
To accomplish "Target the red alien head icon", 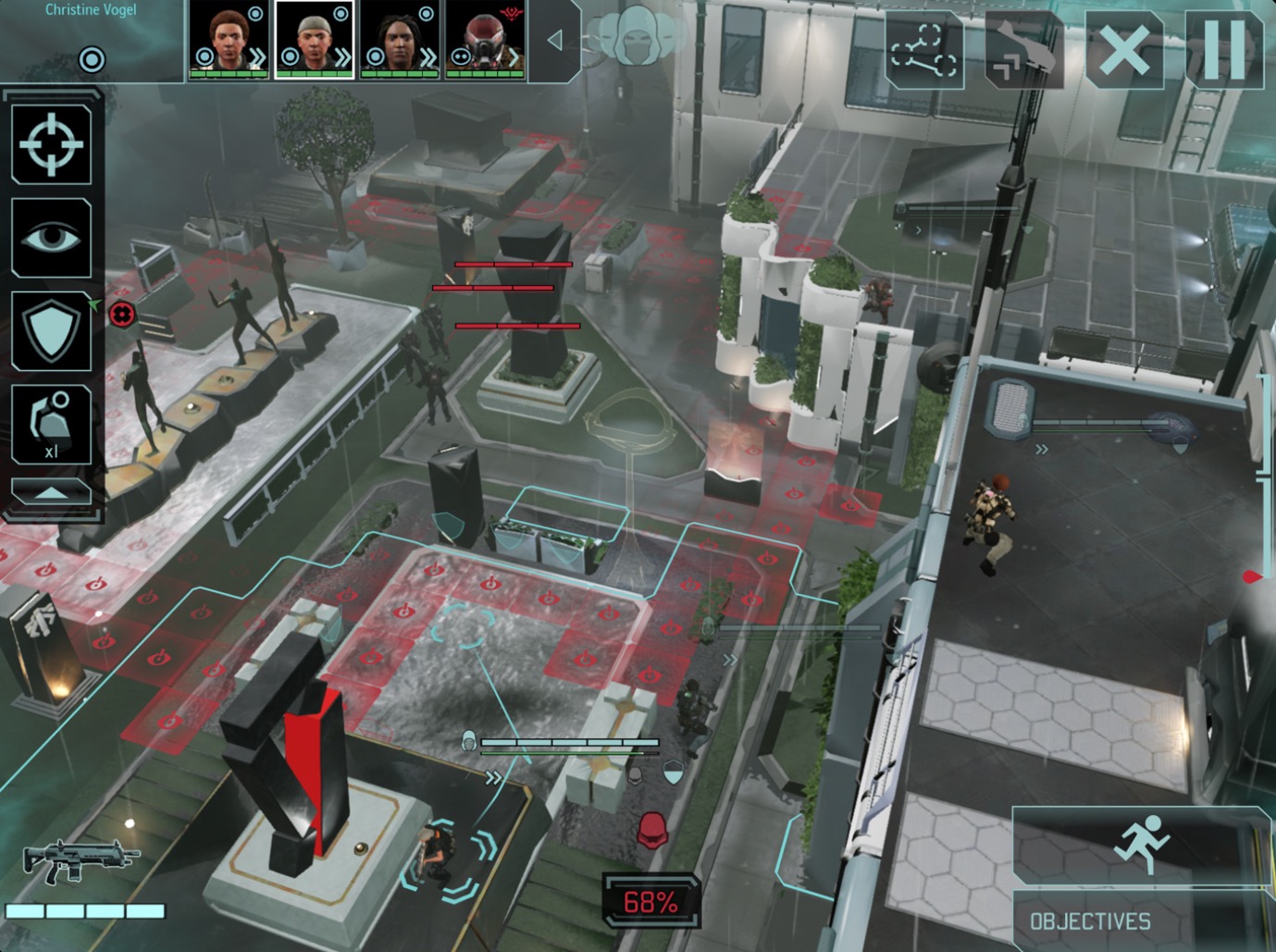I will click(653, 831).
